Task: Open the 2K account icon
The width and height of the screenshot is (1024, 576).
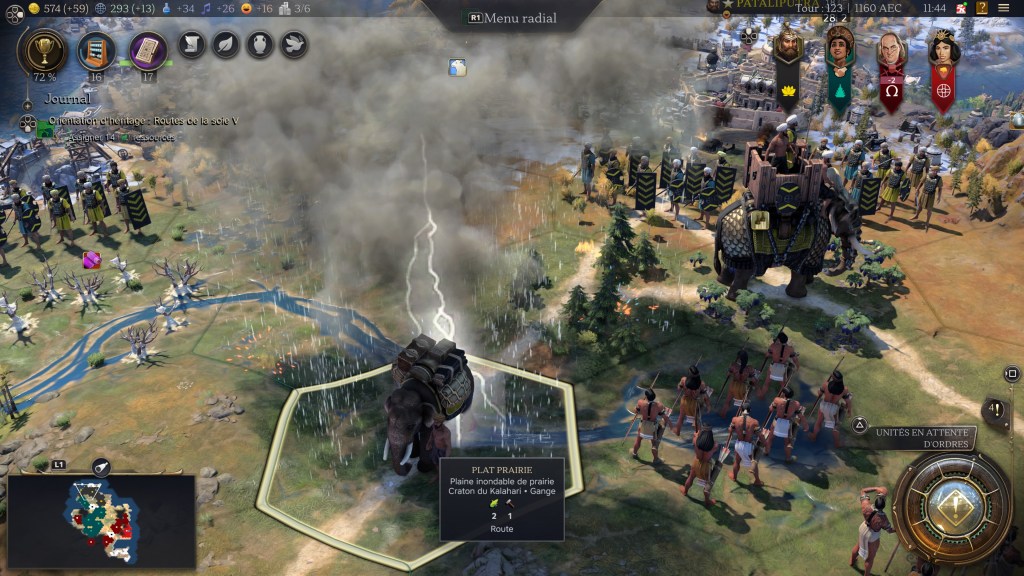Action: pos(961,8)
